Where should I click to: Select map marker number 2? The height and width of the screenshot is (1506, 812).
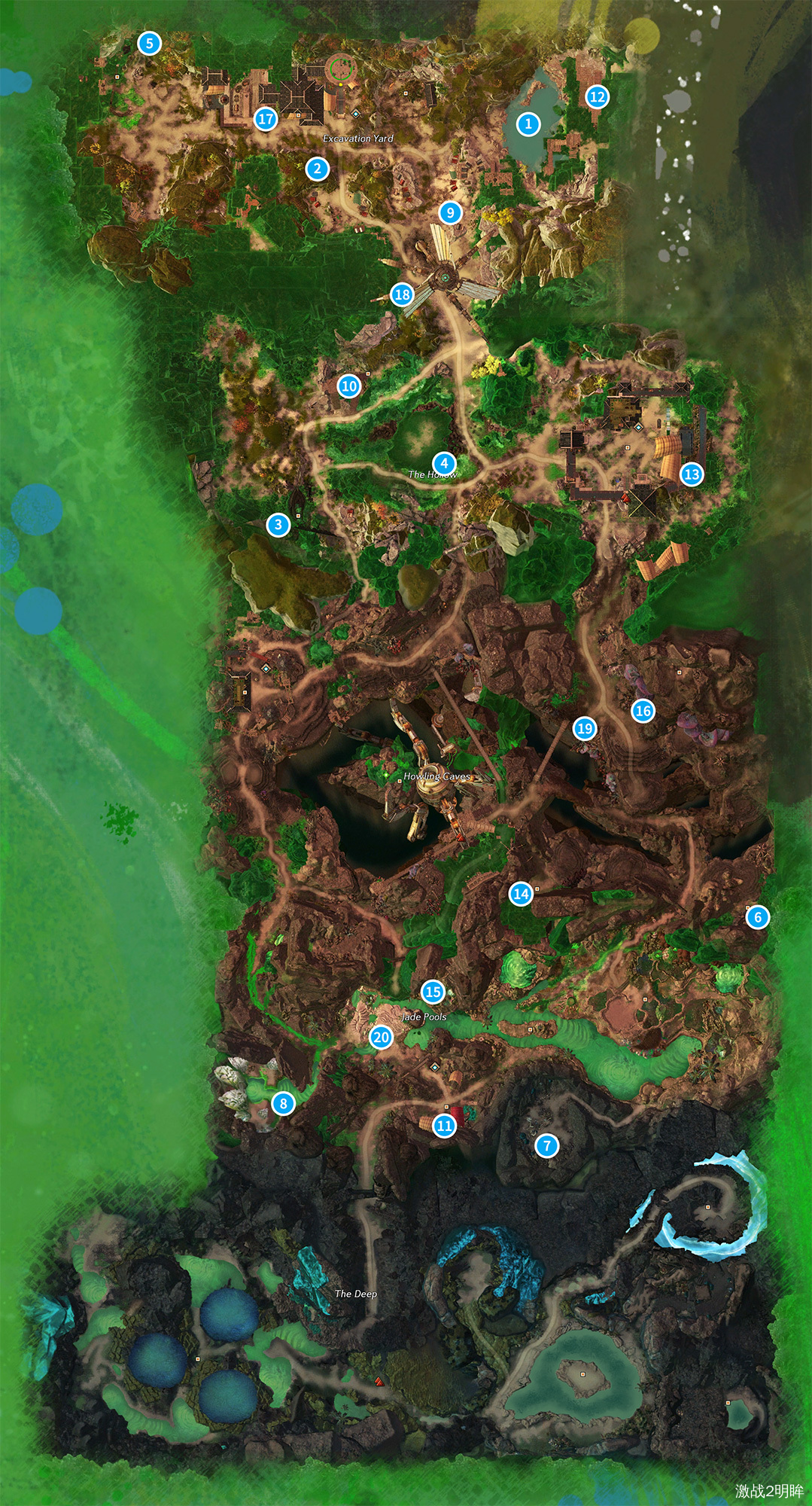point(318,169)
